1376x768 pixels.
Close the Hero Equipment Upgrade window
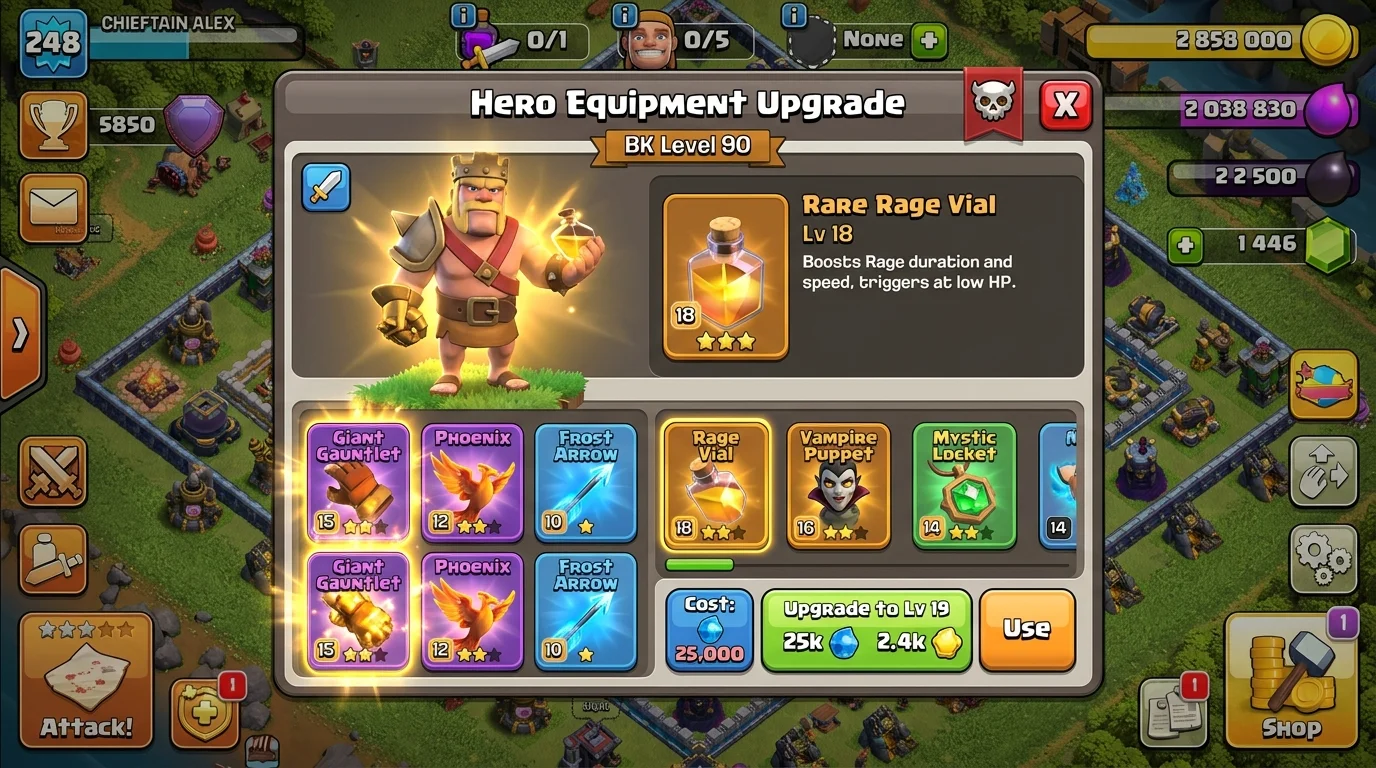pyautogui.click(x=1065, y=104)
